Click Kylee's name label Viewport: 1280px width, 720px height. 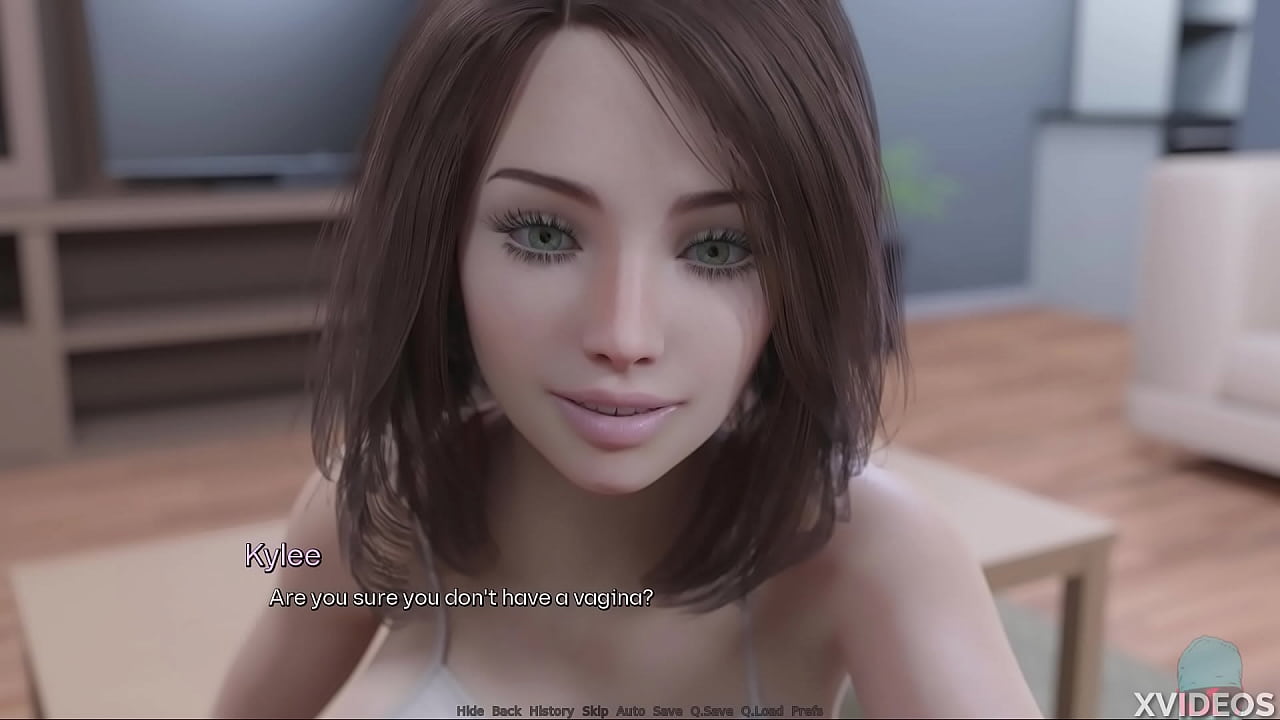284,556
